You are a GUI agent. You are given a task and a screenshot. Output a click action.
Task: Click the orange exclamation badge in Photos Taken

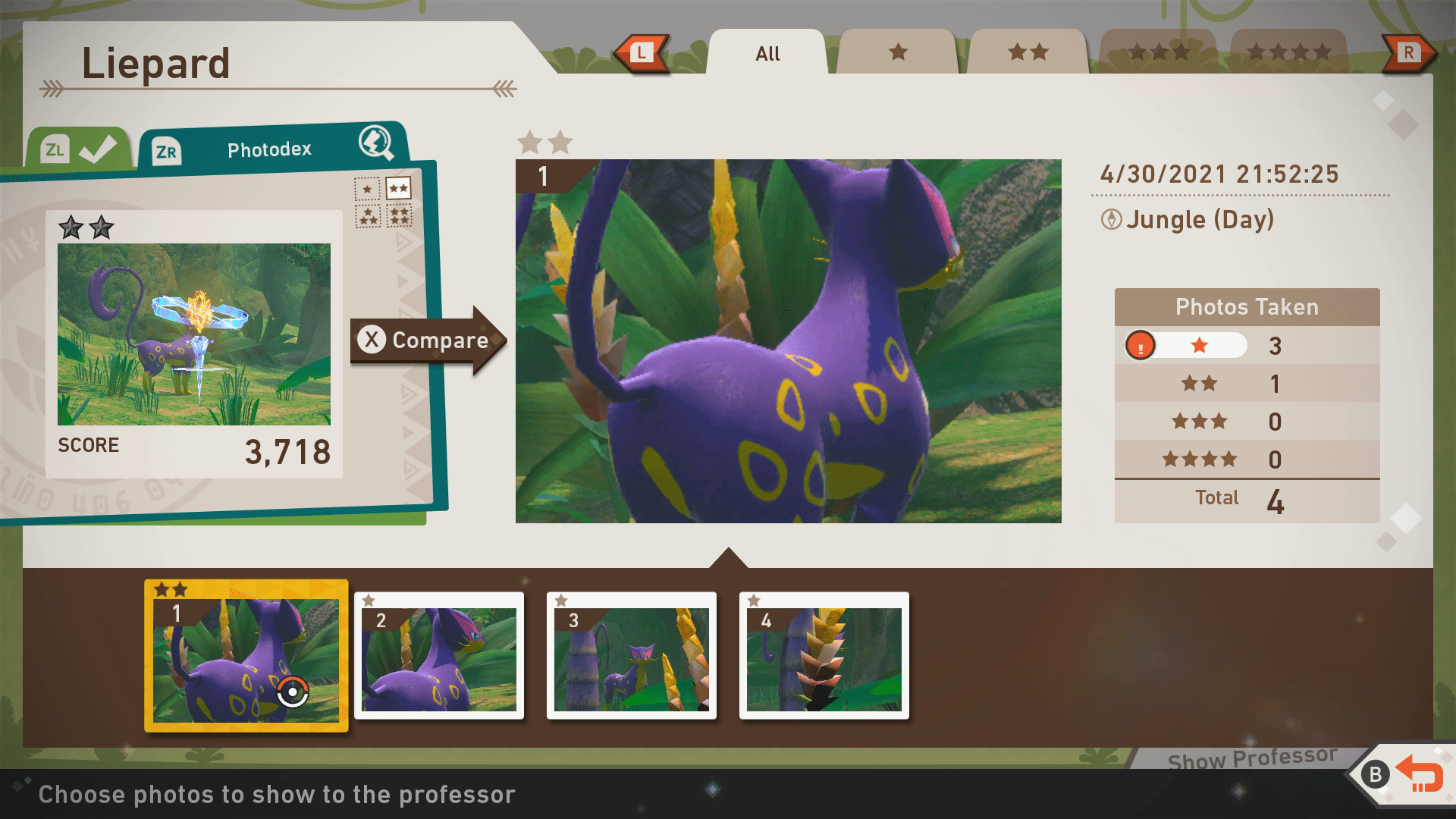click(x=1141, y=345)
